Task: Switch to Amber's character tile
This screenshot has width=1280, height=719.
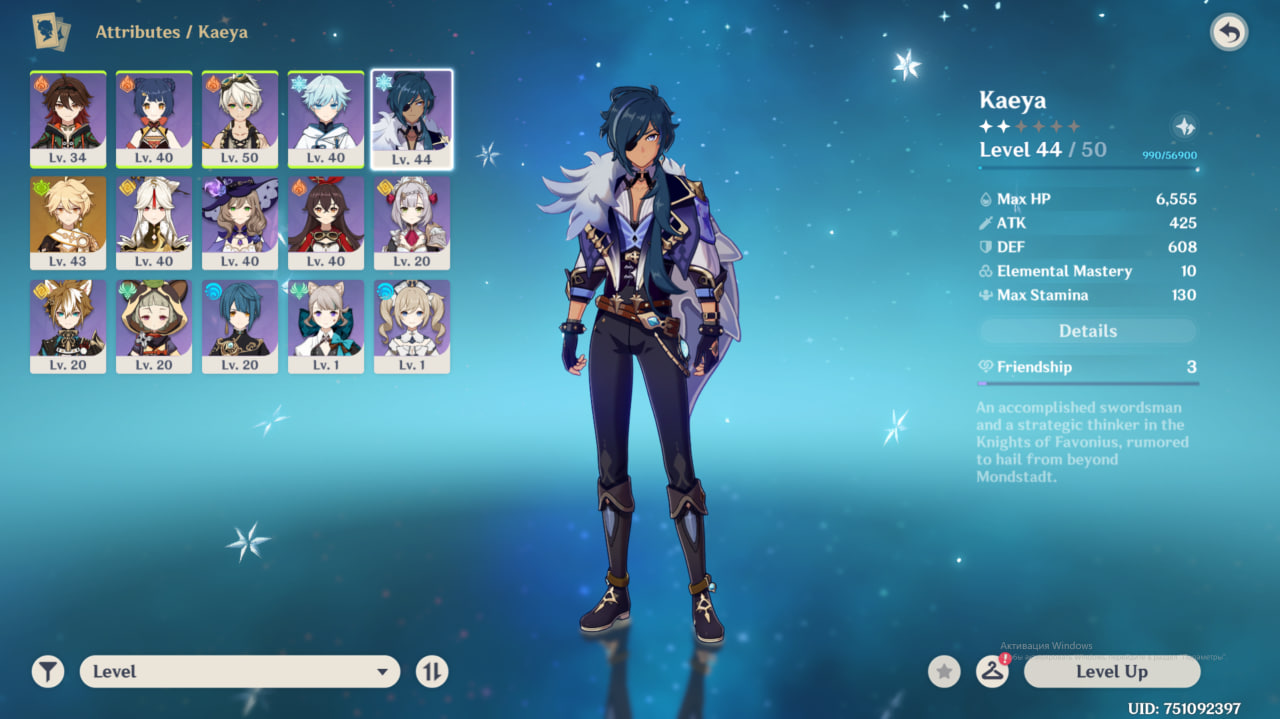Action: [x=326, y=223]
